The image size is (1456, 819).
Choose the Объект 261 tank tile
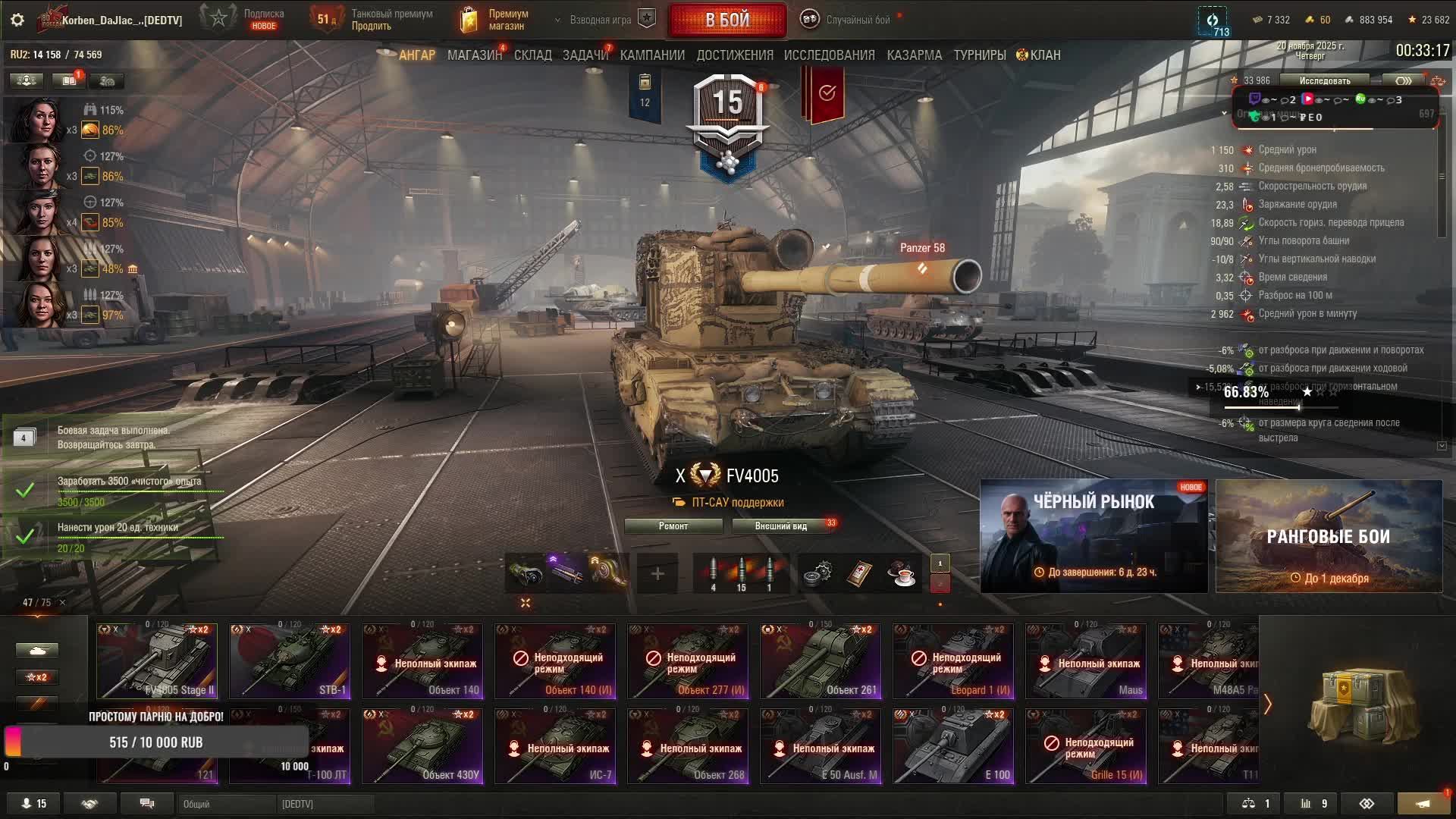(x=821, y=661)
